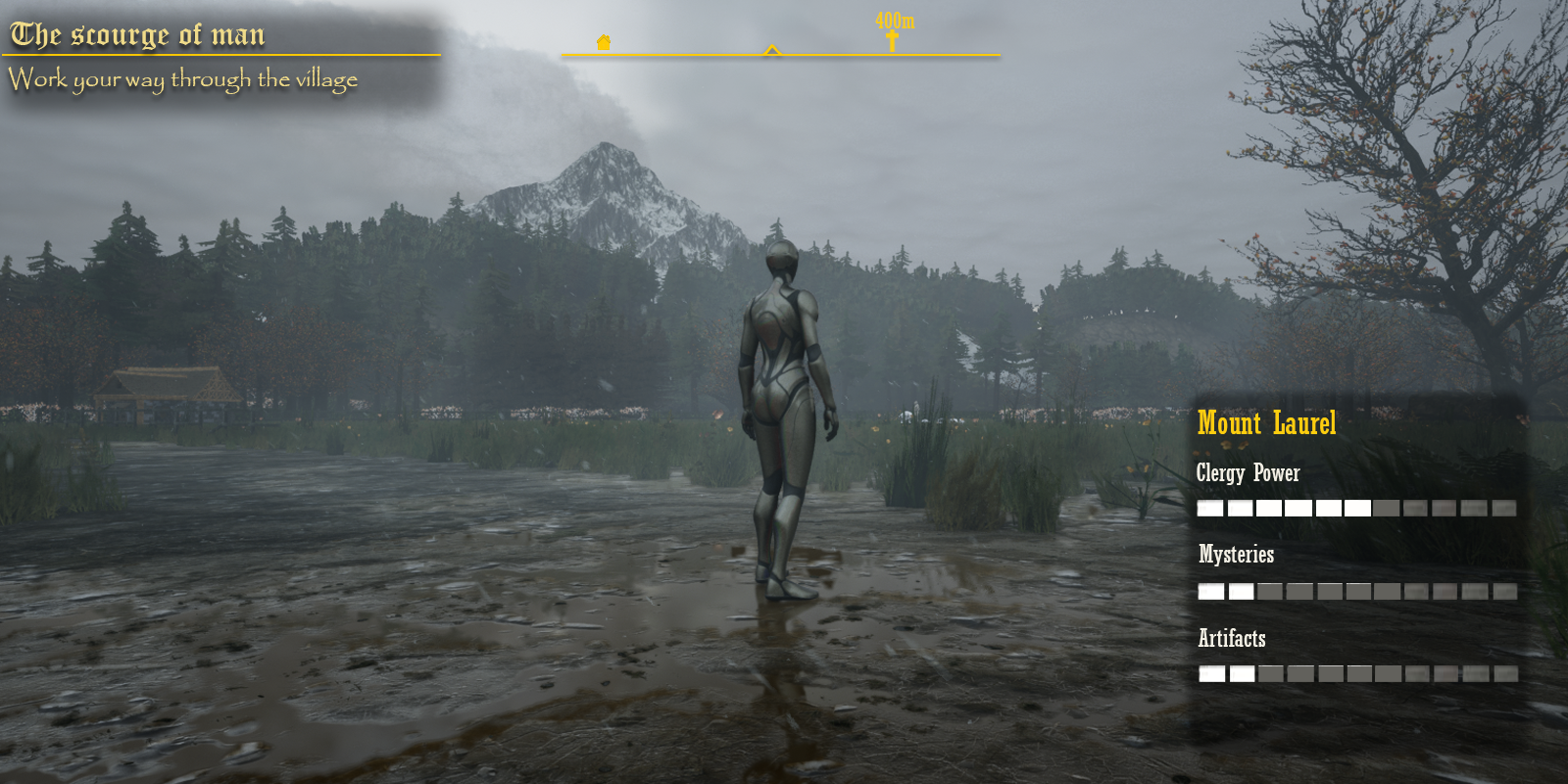Select the 'The scourge of man' quest tracker

point(137,35)
